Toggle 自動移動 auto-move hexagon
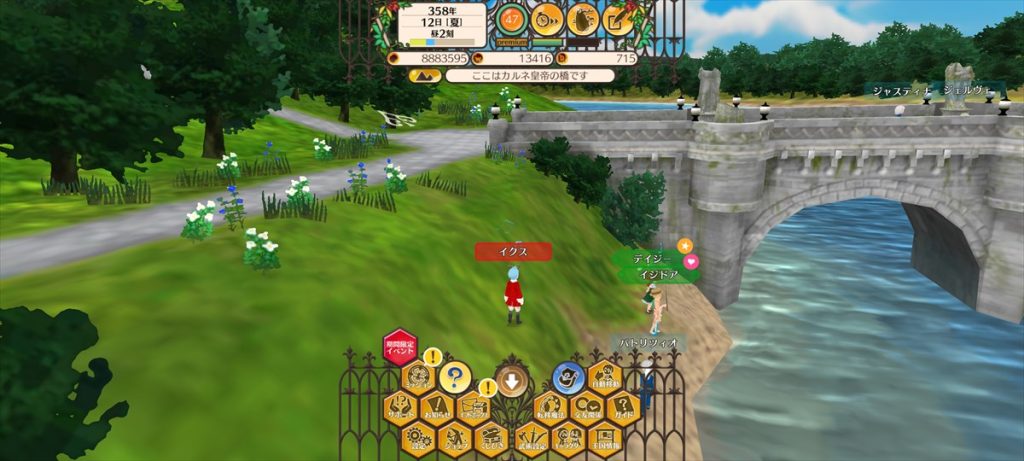The image size is (1024, 461). pyautogui.click(x=605, y=378)
